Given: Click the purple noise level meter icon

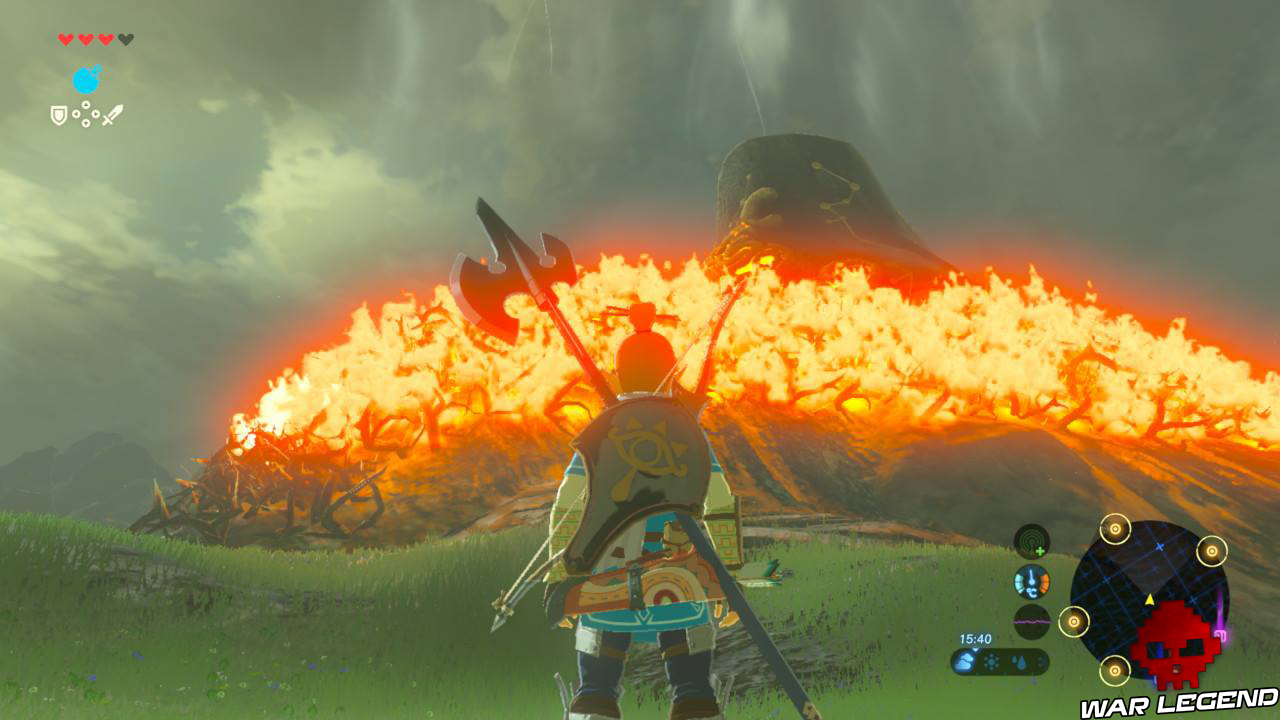Looking at the screenshot, I should (1031, 621).
